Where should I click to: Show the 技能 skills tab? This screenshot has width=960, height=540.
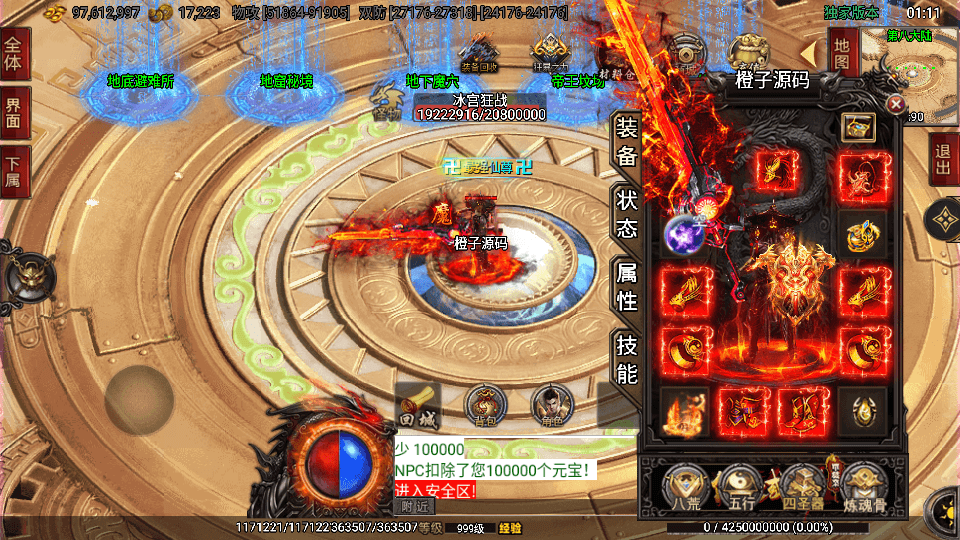pos(626,359)
